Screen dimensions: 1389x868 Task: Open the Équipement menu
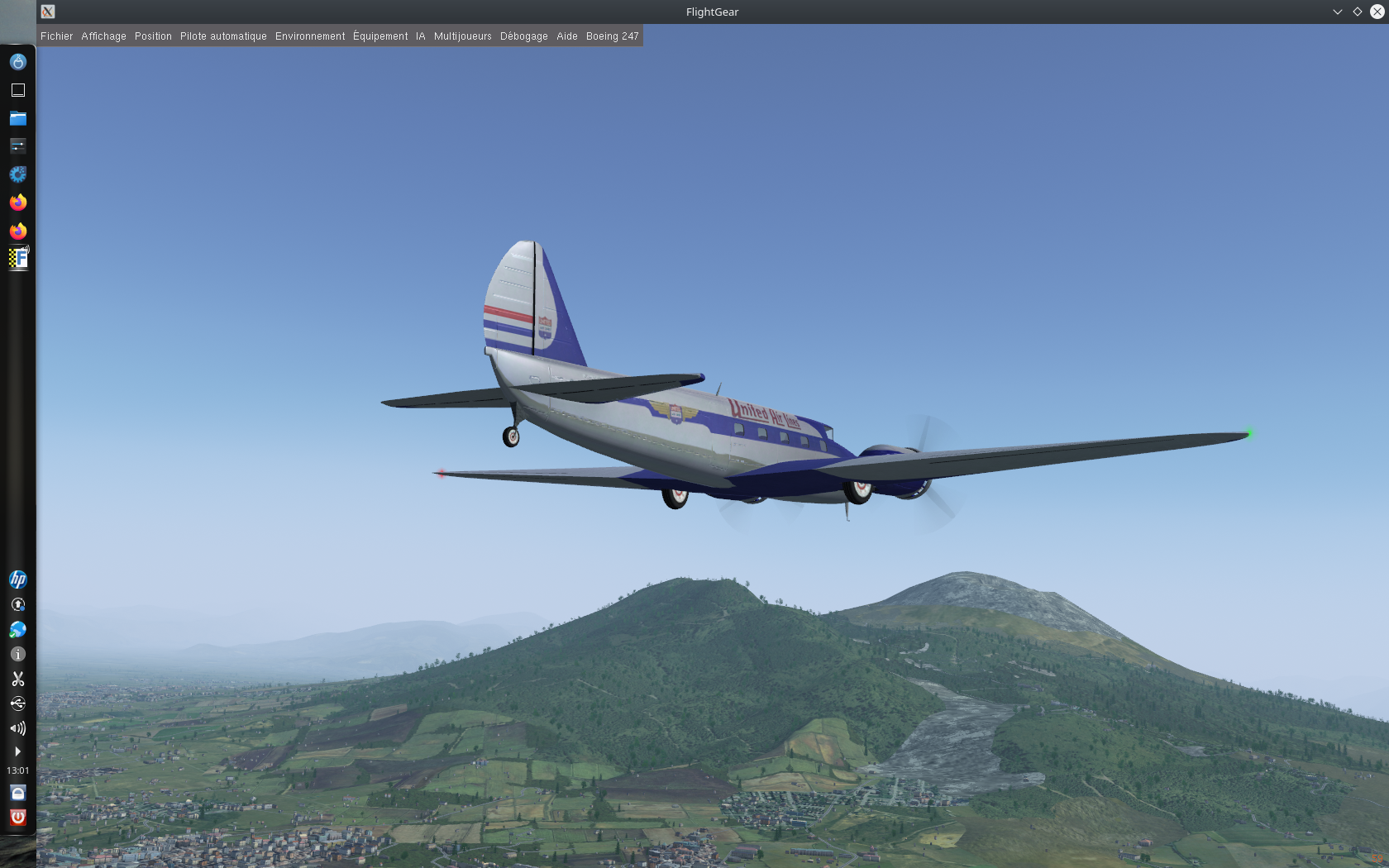tap(380, 36)
